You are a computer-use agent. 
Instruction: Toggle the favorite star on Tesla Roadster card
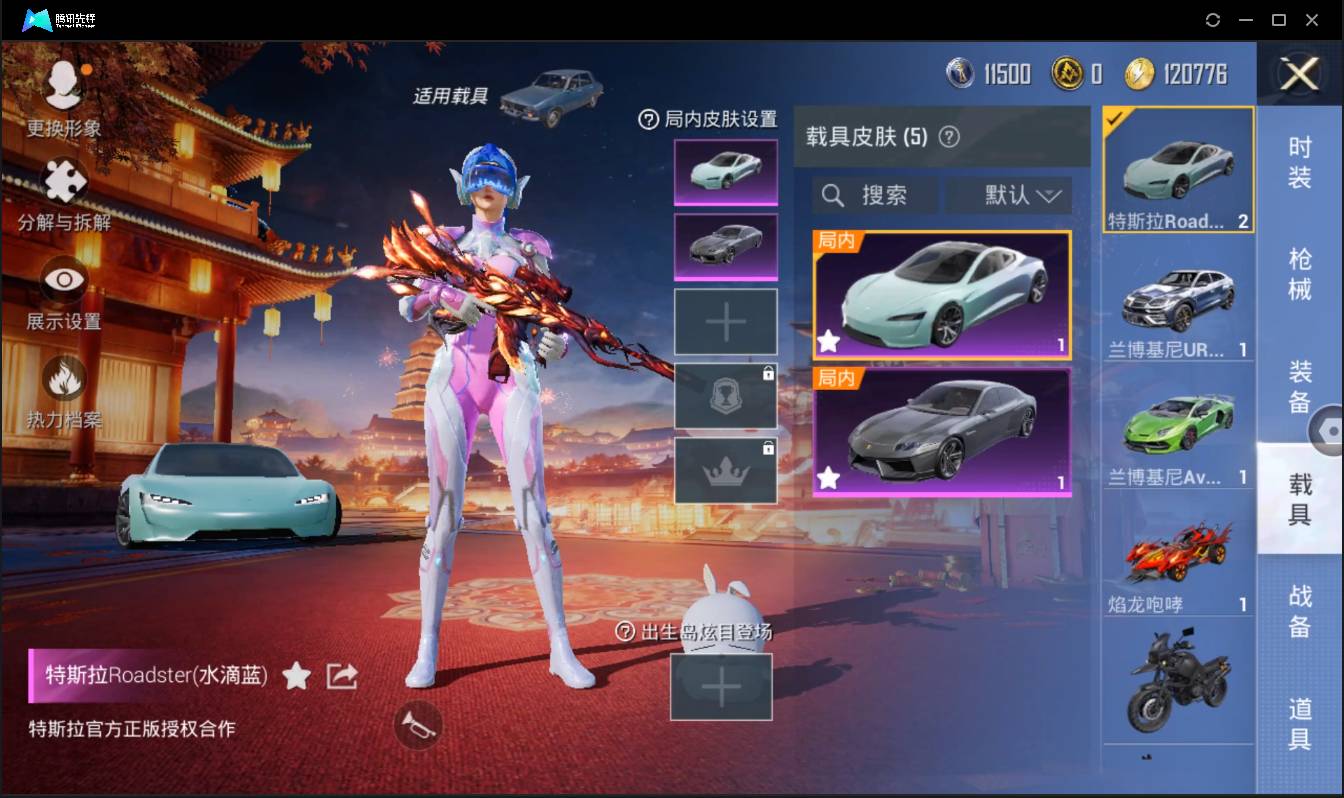coord(829,342)
